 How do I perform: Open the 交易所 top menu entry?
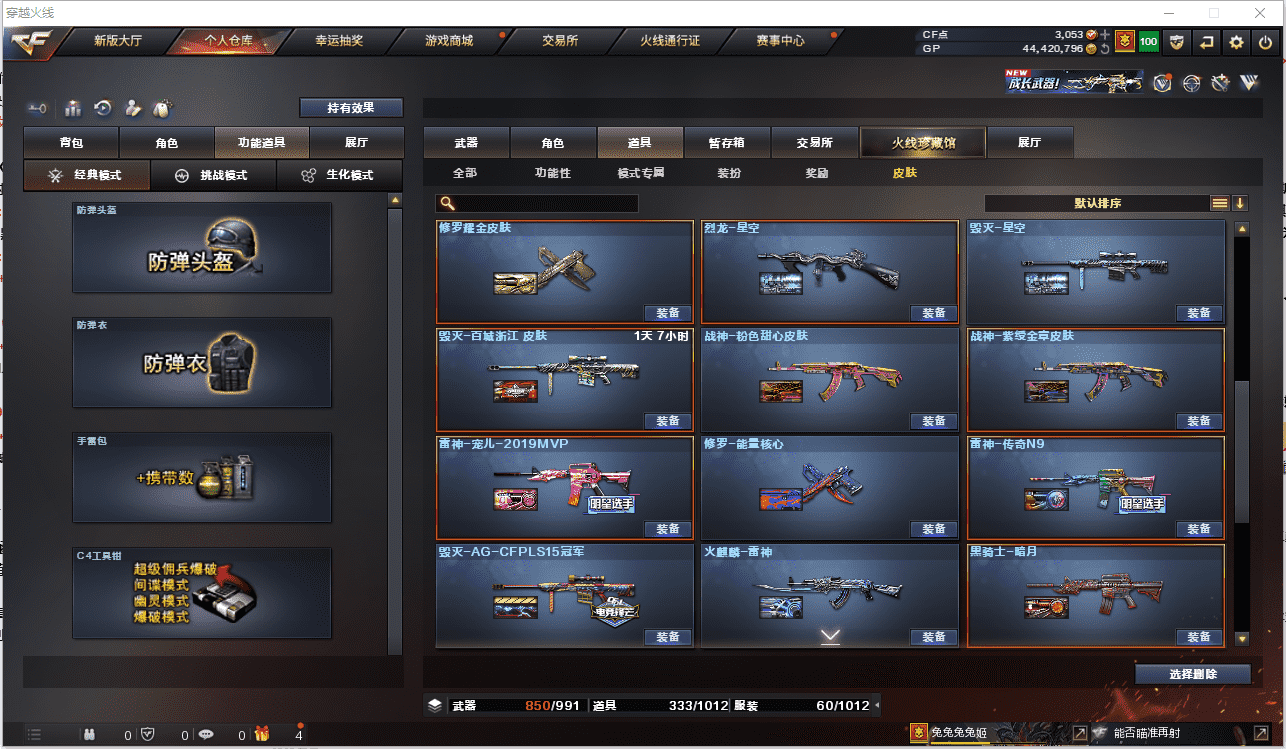[x=560, y=41]
